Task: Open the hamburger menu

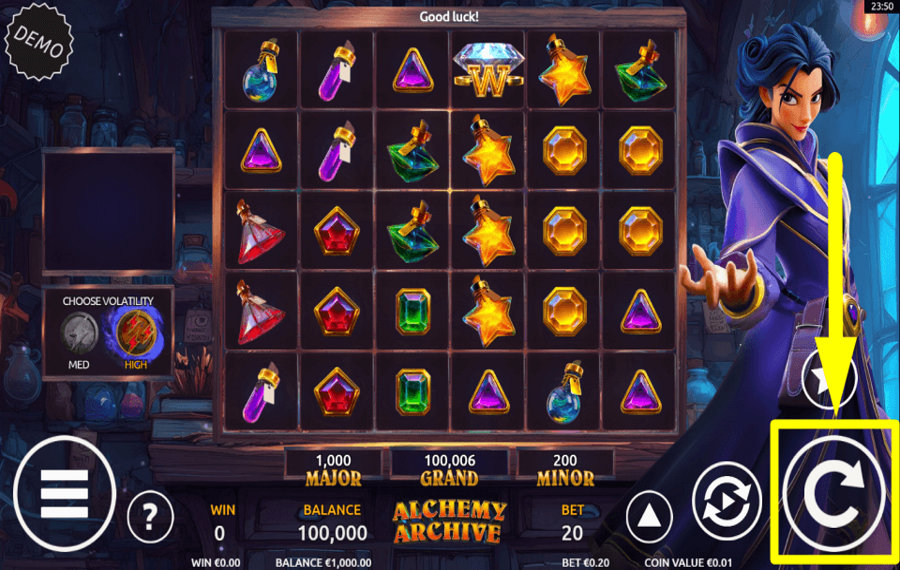Action: (64, 492)
